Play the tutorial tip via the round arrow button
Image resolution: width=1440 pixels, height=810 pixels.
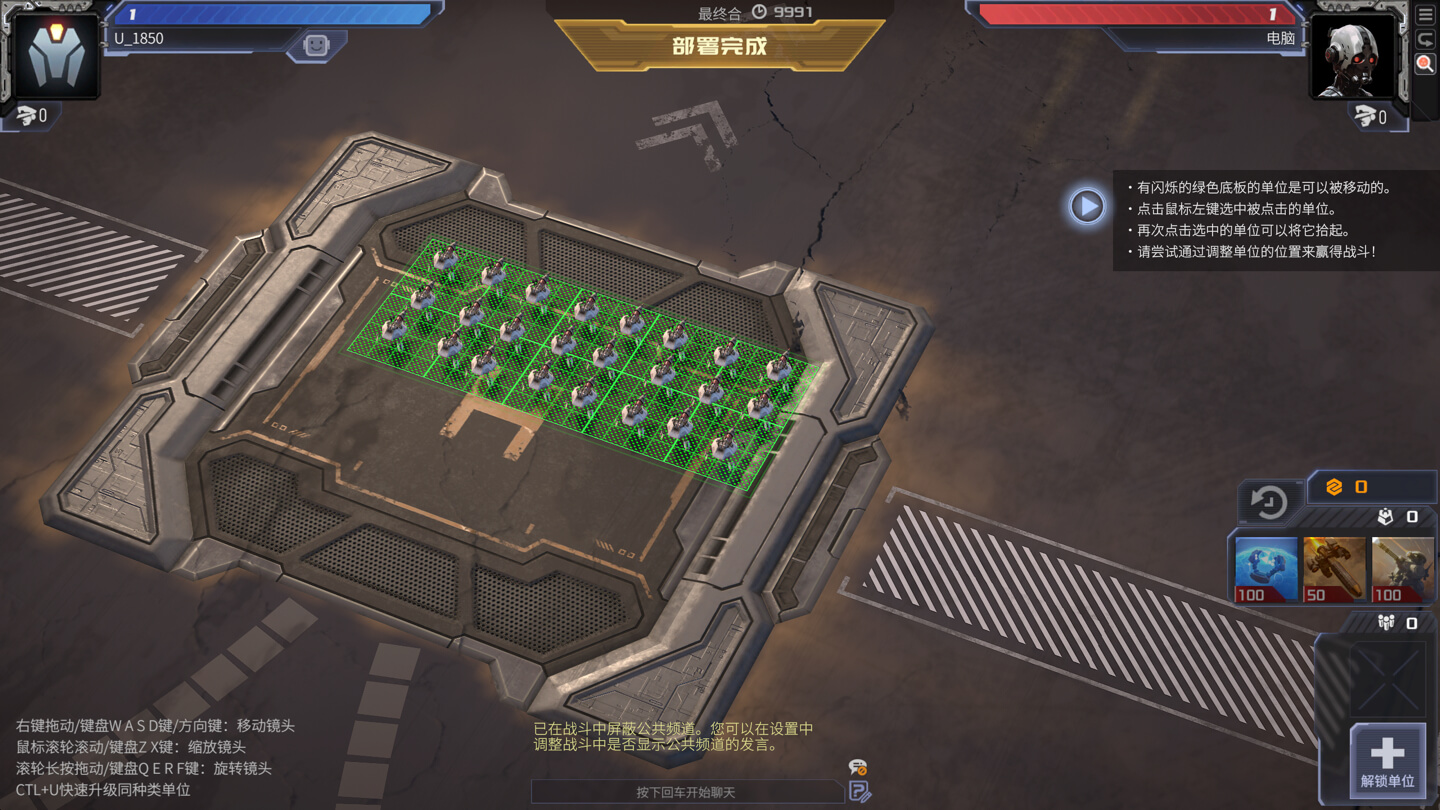(x=1087, y=206)
